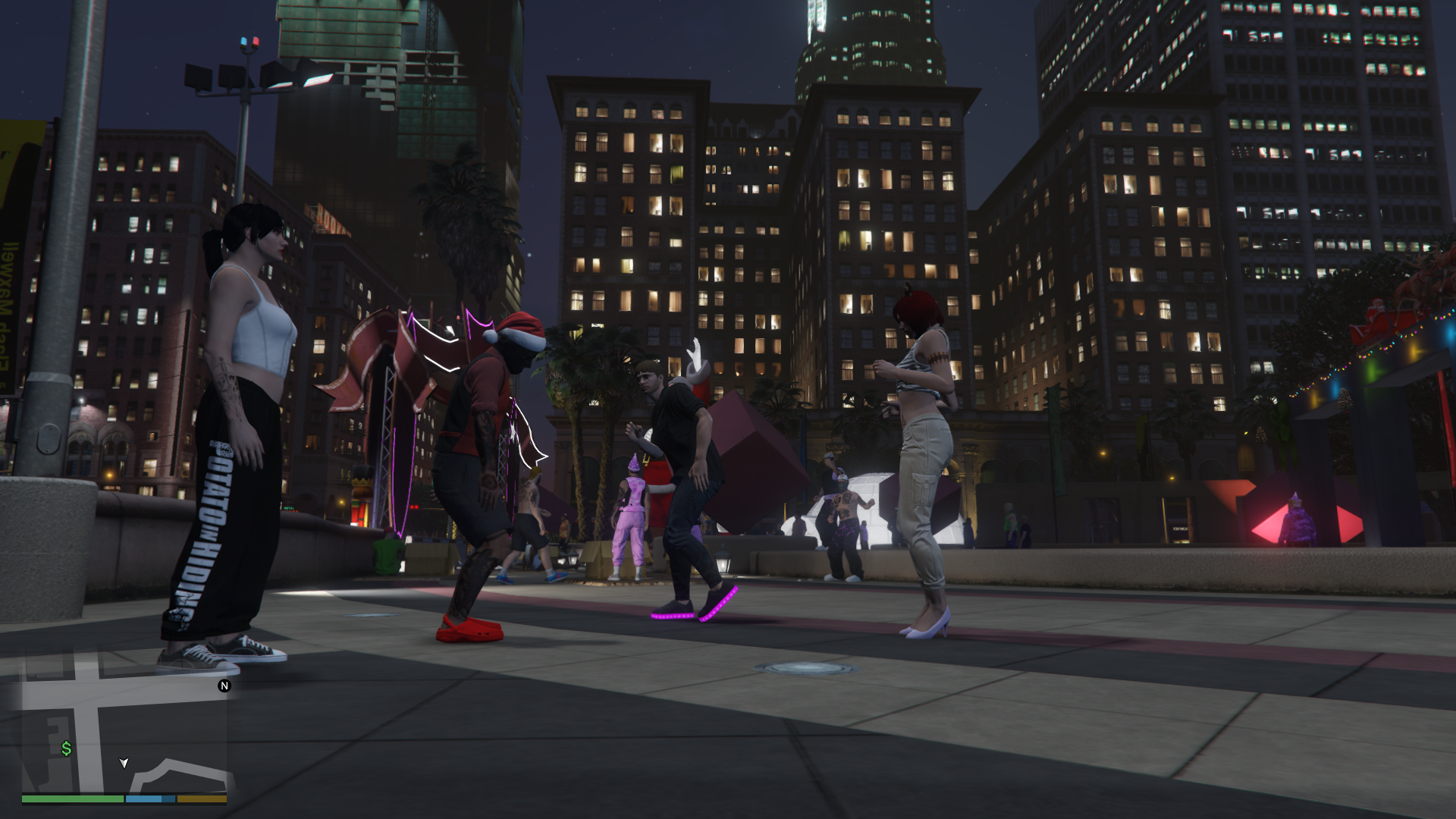1456x819 pixels.
Task: Click the white player arrow on minimap
Action: pyautogui.click(x=124, y=762)
